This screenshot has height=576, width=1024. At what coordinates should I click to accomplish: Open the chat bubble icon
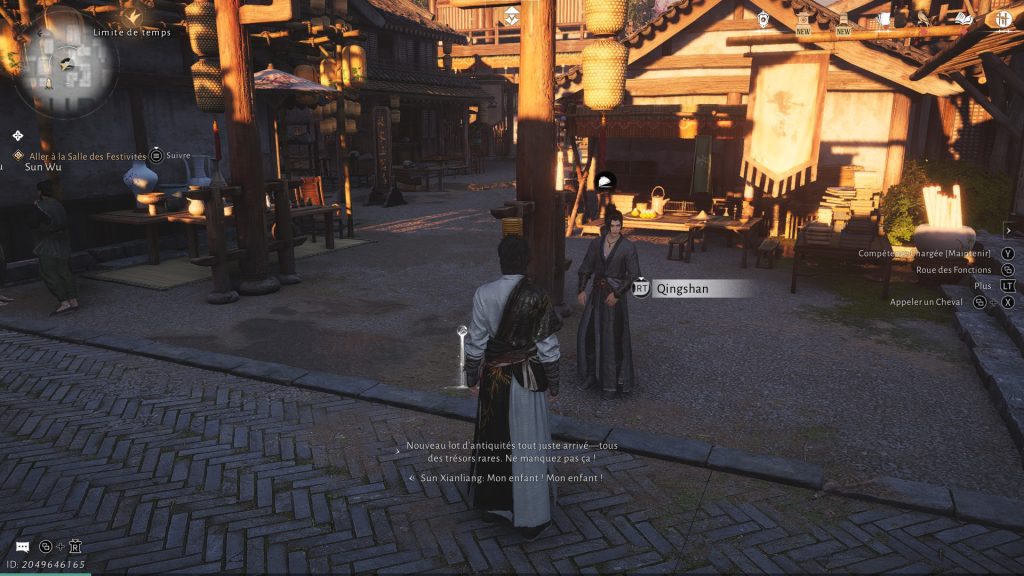click(x=22, y=546)
